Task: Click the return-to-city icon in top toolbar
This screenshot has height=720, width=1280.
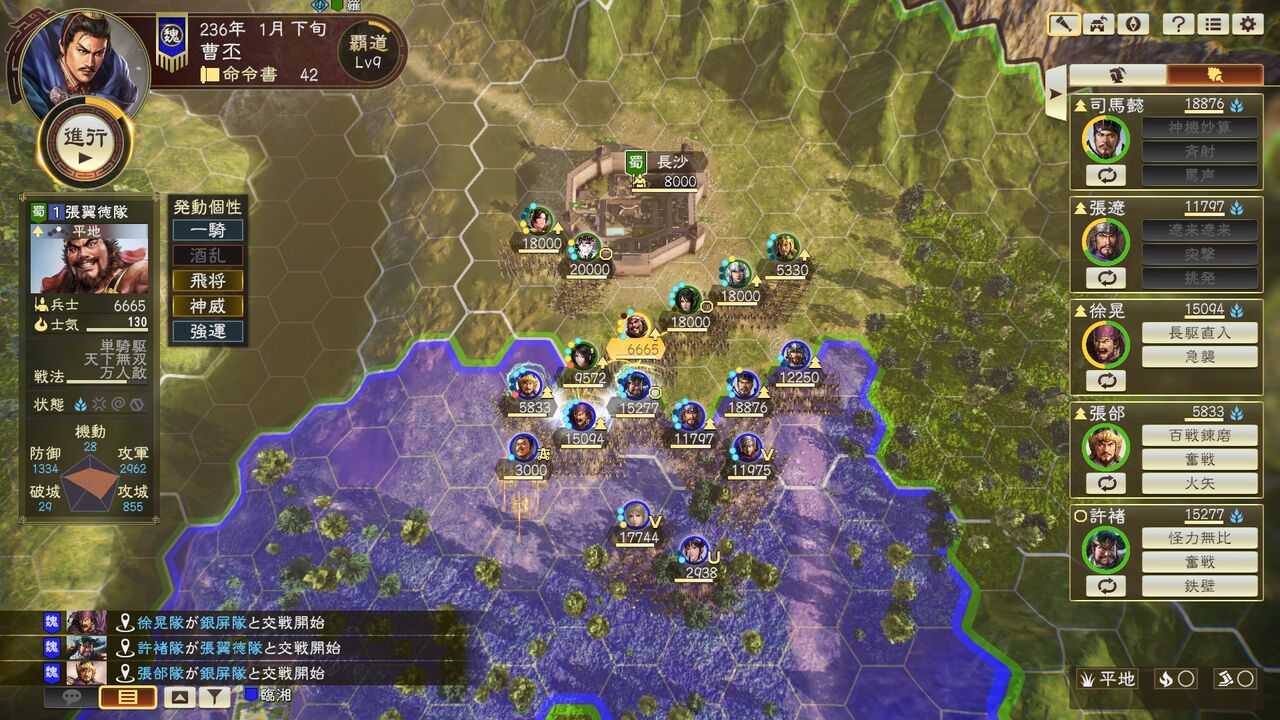Action: 1097,23
